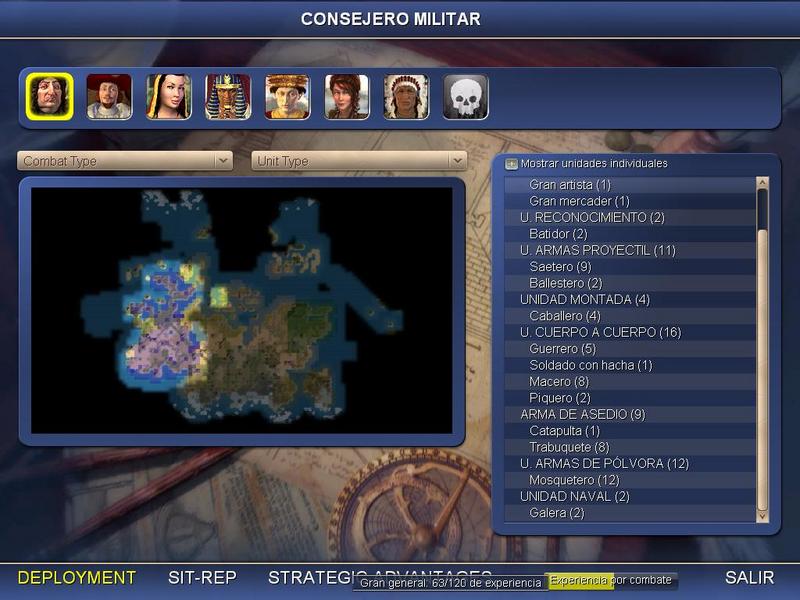Select Macero (8) in the list
This screenshot has height=600, width=800.
tap(559, 382)
